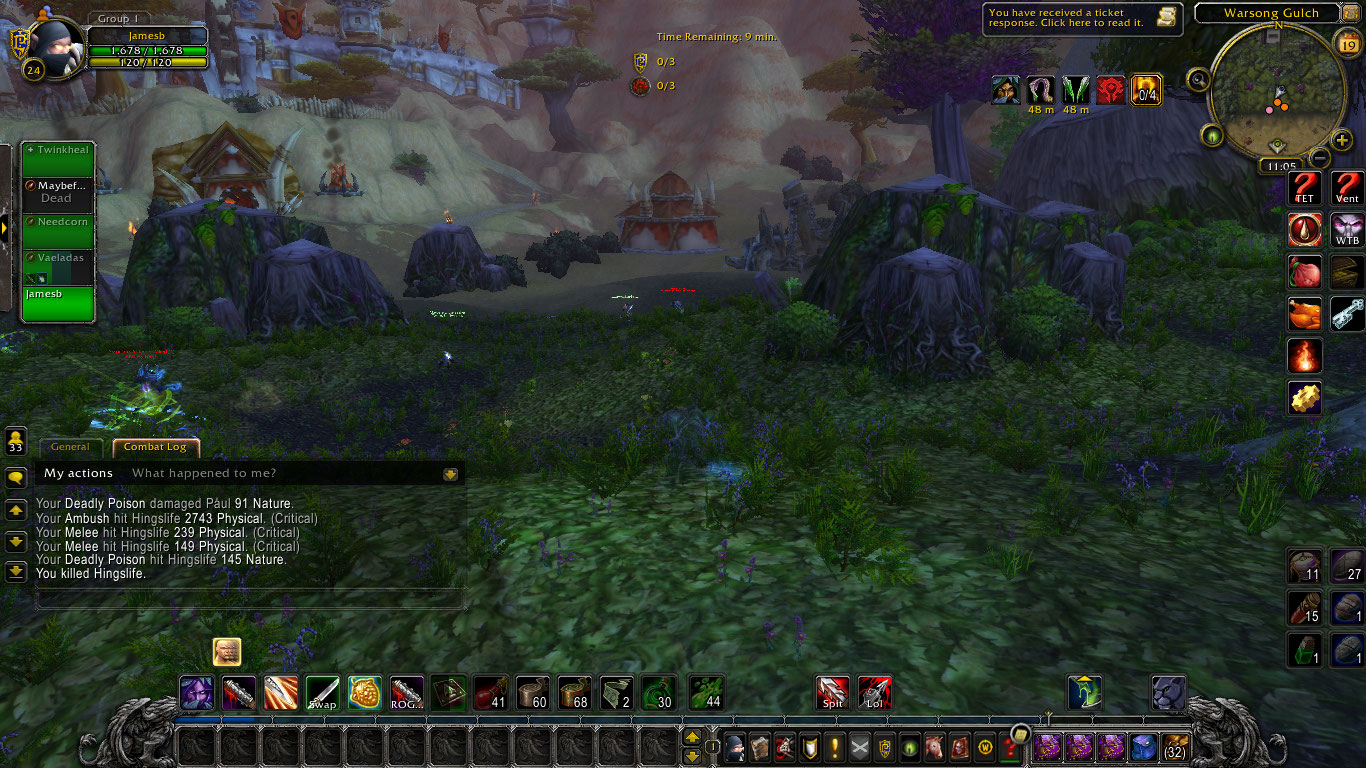Zoom out the minimap with minus button
Screen dimensions: 1366x768
tap(1320, 158)
